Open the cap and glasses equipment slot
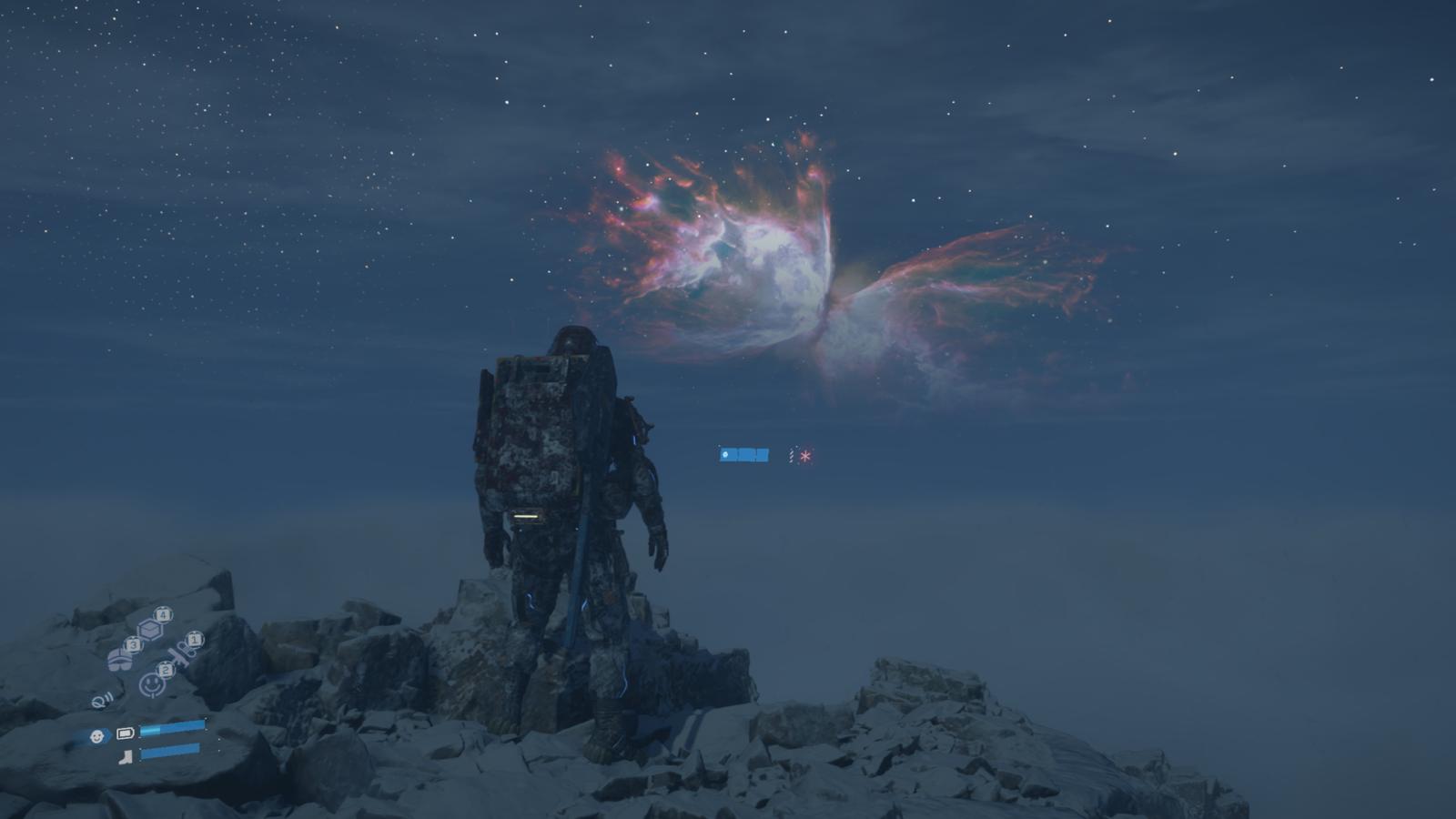Screen dimensions: 1456x819 (120, 659)
